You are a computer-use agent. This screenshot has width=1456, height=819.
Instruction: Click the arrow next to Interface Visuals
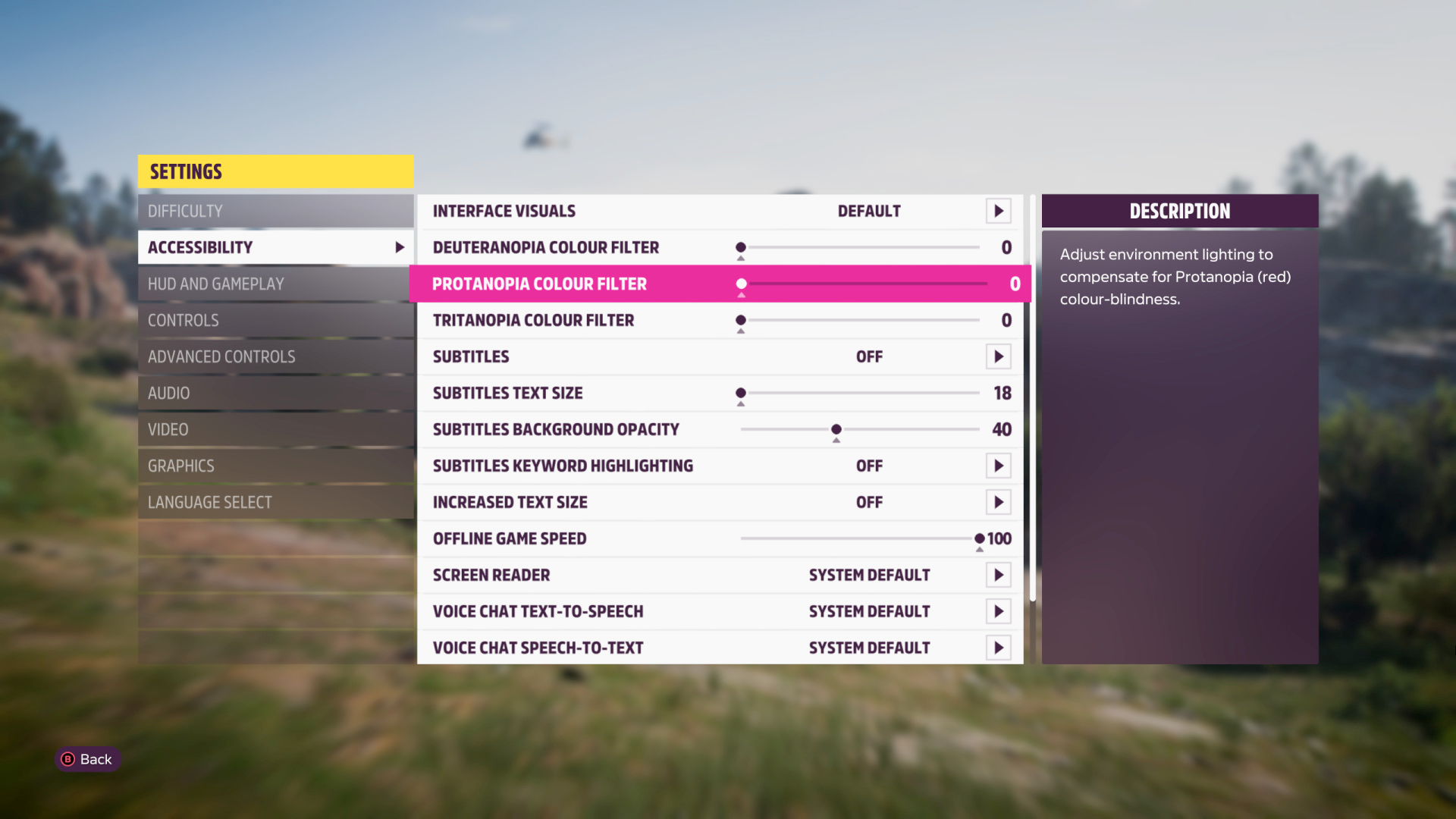click(x=999, y=211)
